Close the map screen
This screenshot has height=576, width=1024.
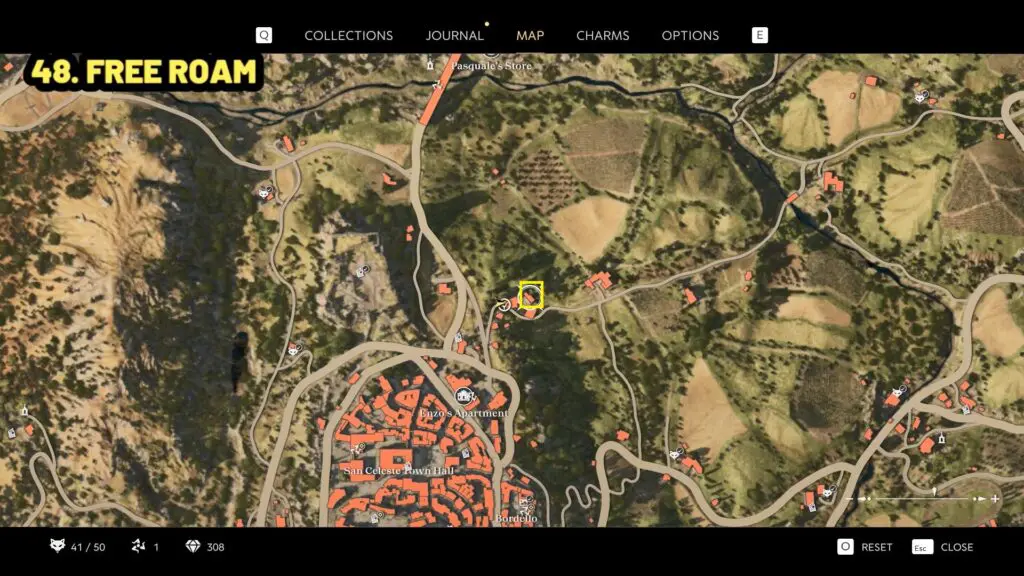tap(945, 547)
